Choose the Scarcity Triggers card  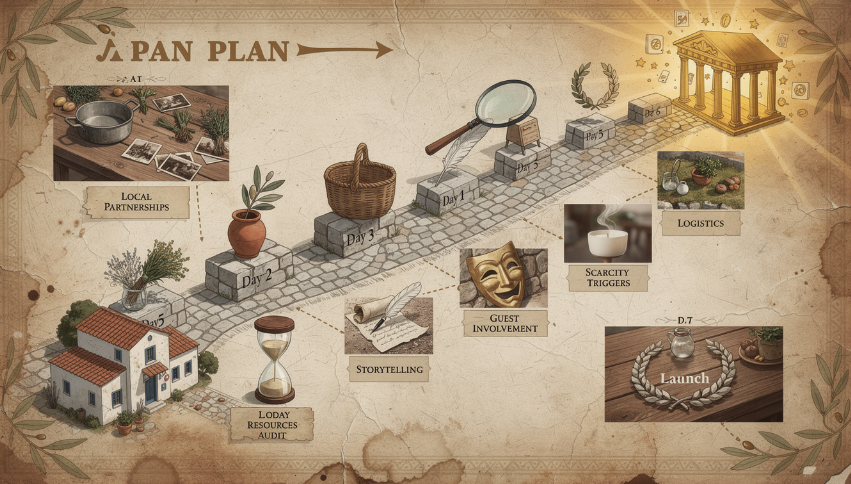click(607, 277)
